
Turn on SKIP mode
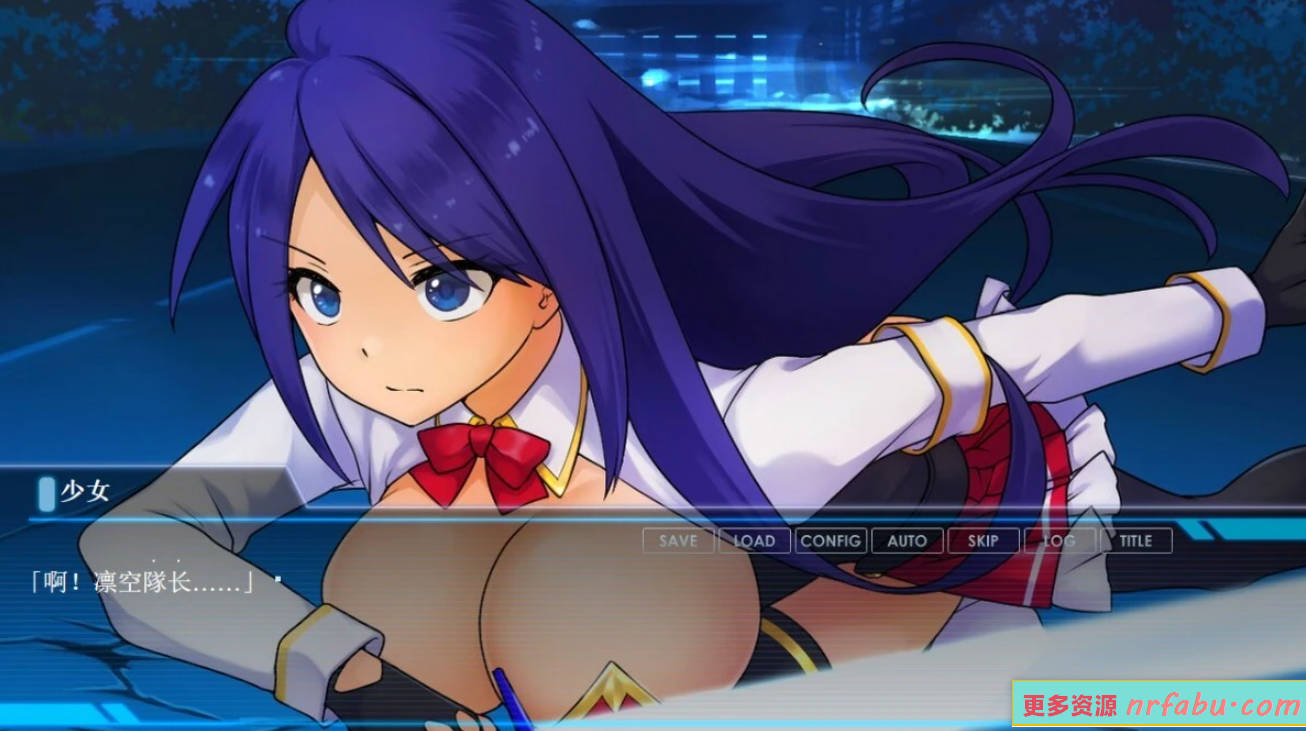coord(983,541)
